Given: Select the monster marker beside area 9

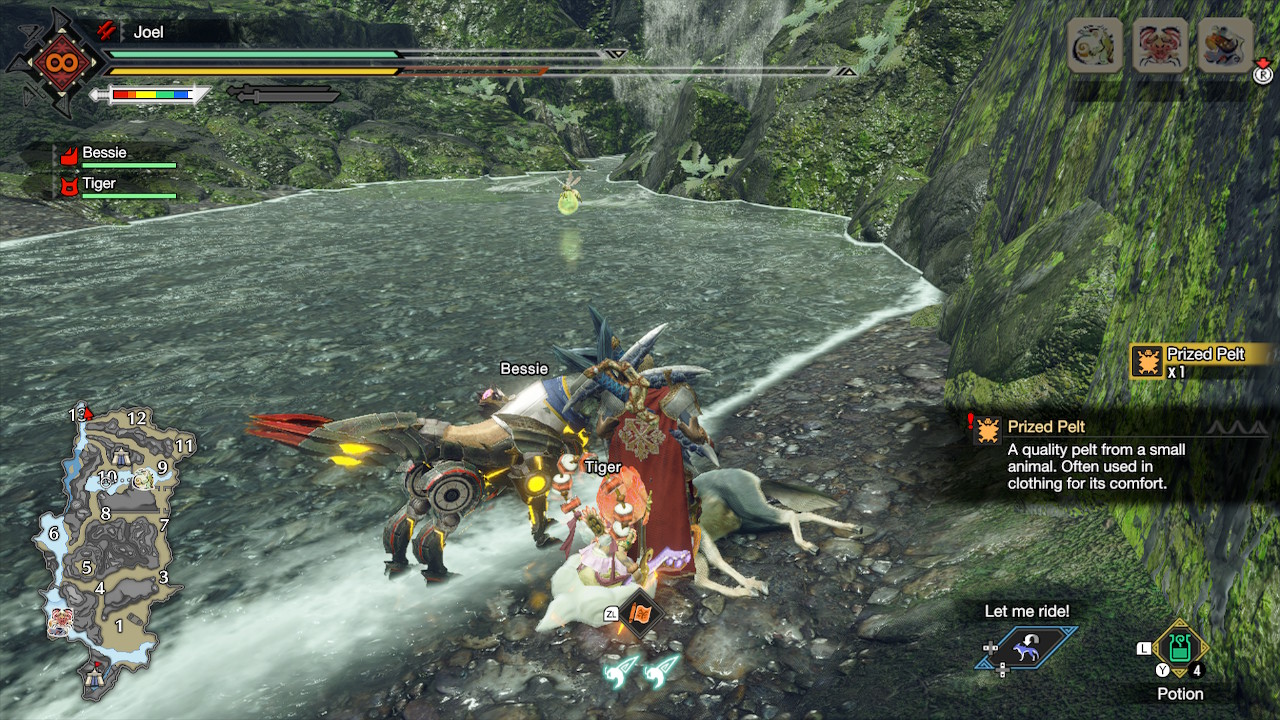Looking at the screenshot, I should tap(143, 480).
